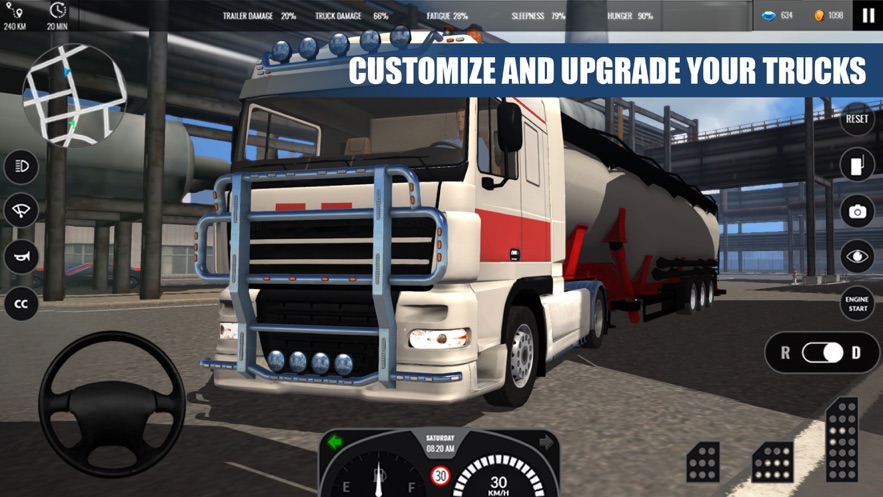Tap the RESET button
The image size is (883, 497).
click(857, 119)
